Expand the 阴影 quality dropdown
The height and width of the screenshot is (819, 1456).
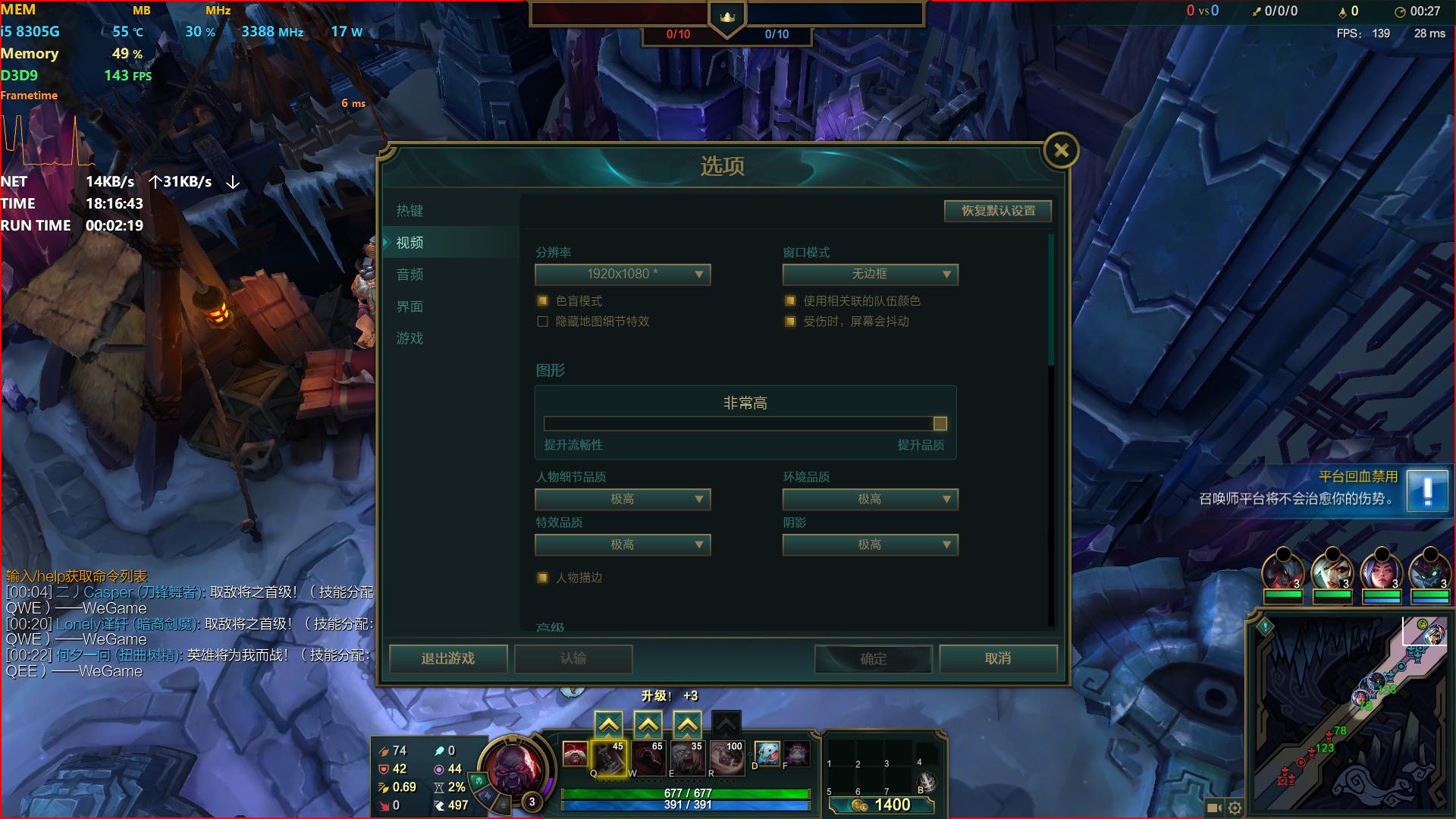coord(870,544)
